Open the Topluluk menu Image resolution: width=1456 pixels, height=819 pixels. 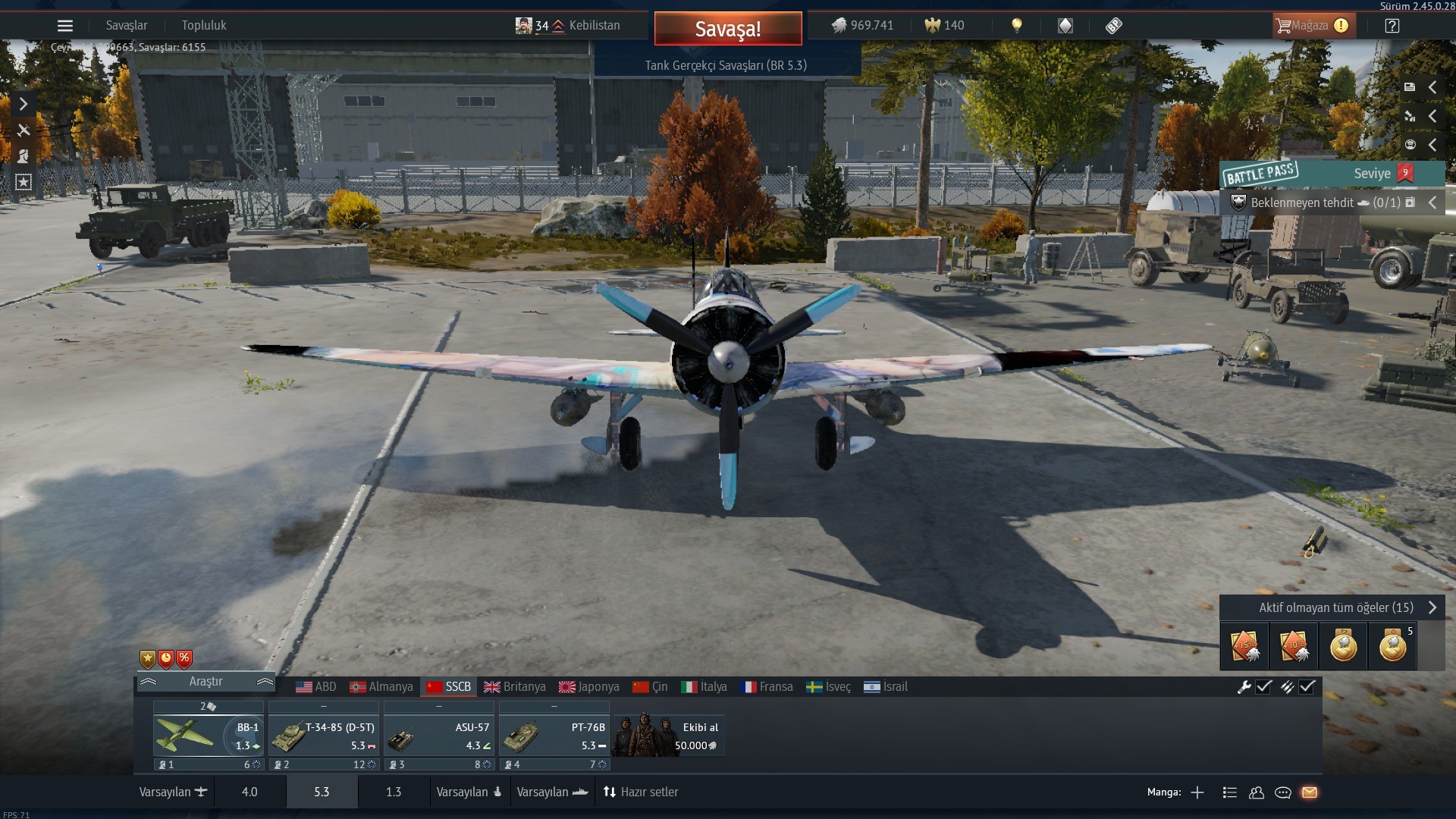pyautogui.click(x=204, y=26)
